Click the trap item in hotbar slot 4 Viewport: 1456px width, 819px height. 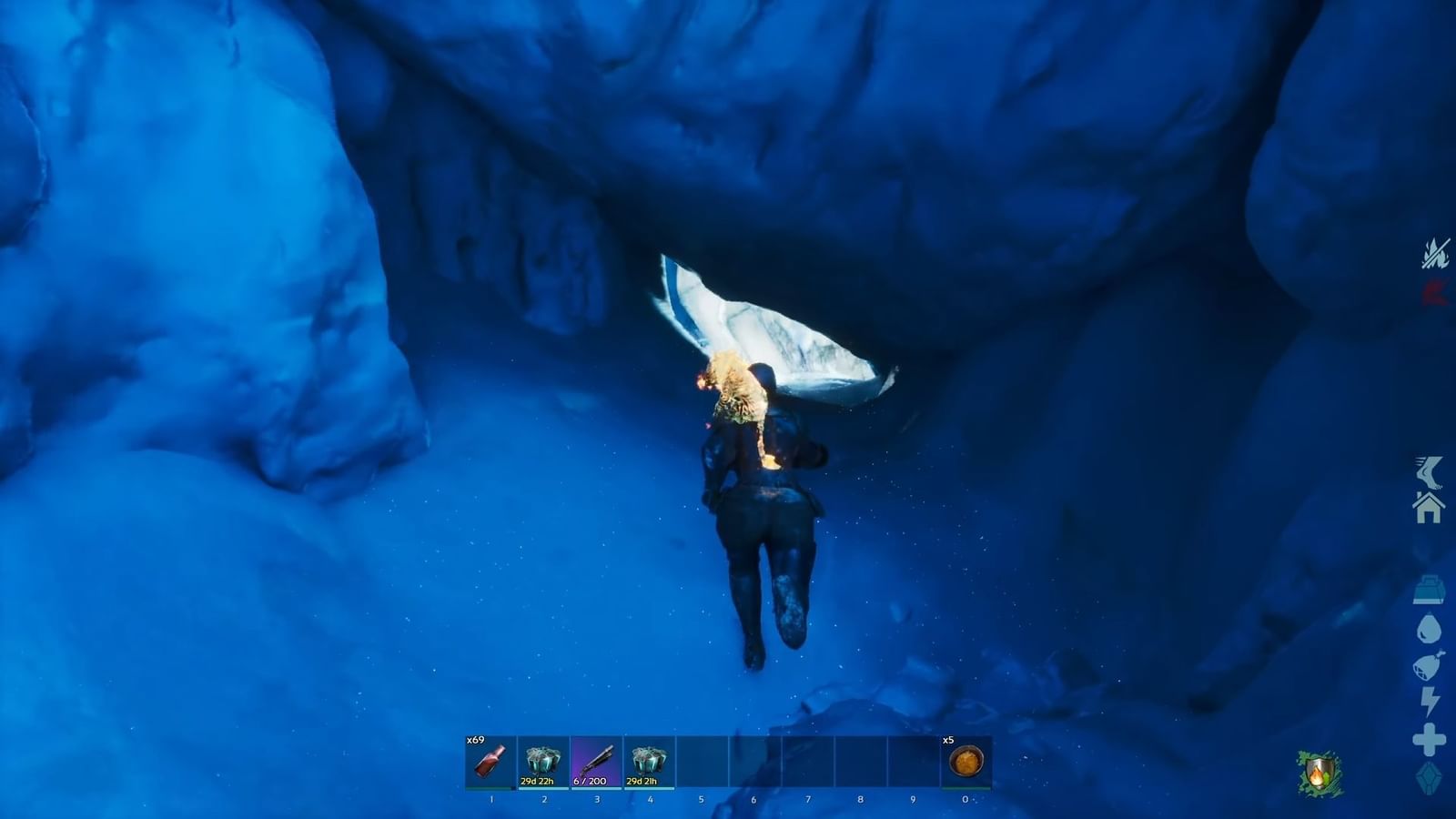(x=647, y=763)
